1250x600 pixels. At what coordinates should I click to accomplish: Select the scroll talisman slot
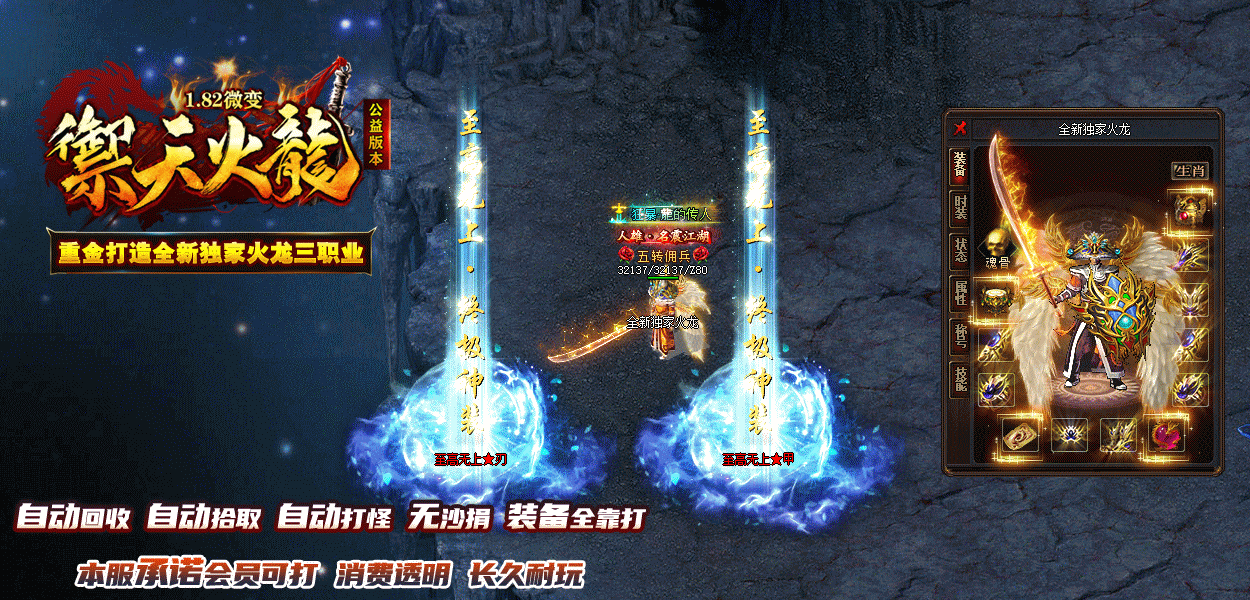coord(1021,435)
